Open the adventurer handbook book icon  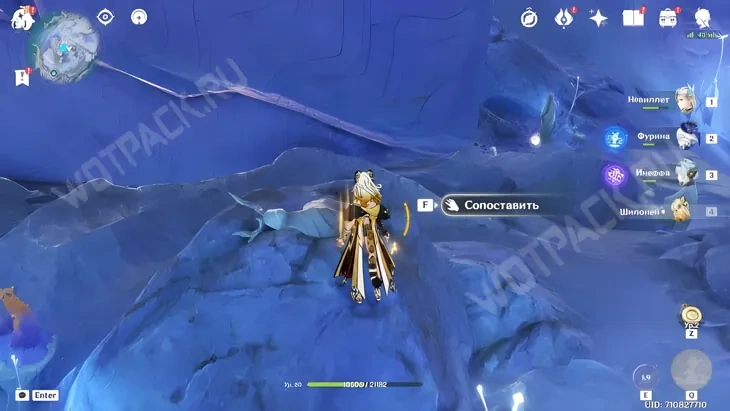tap(633, 18)
